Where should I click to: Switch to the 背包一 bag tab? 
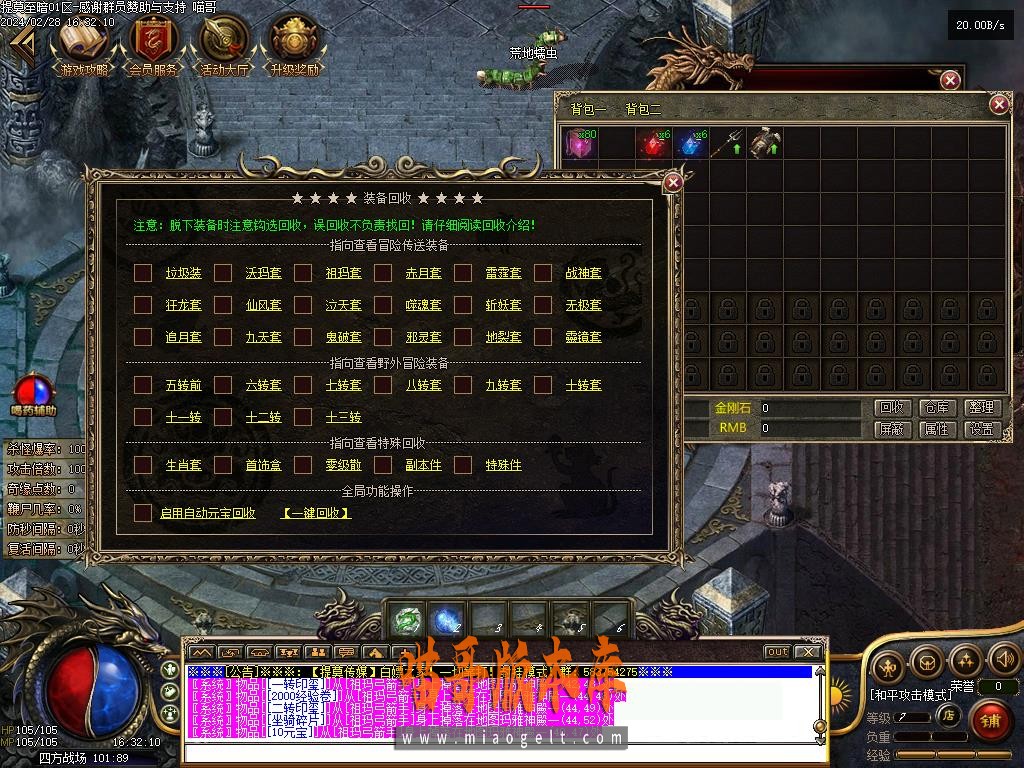[588, 109]
